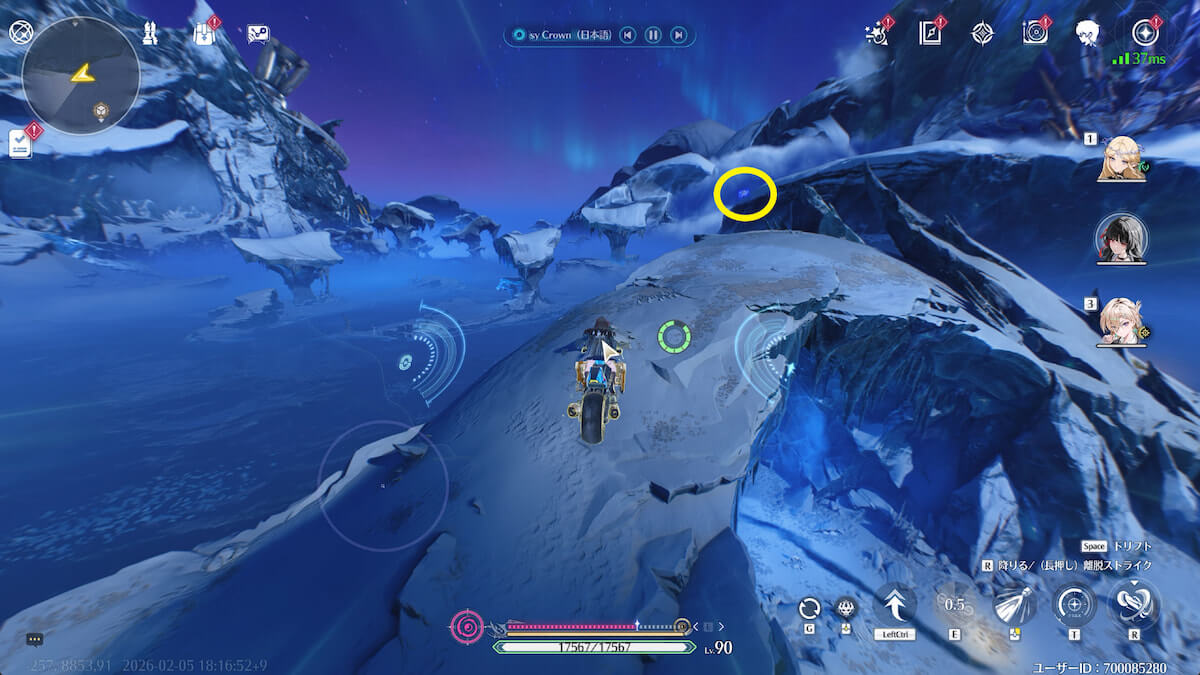Viewport: 1200px width, 675px height.
Task: Open the circular minimap
Action: [x=81, y=76]
